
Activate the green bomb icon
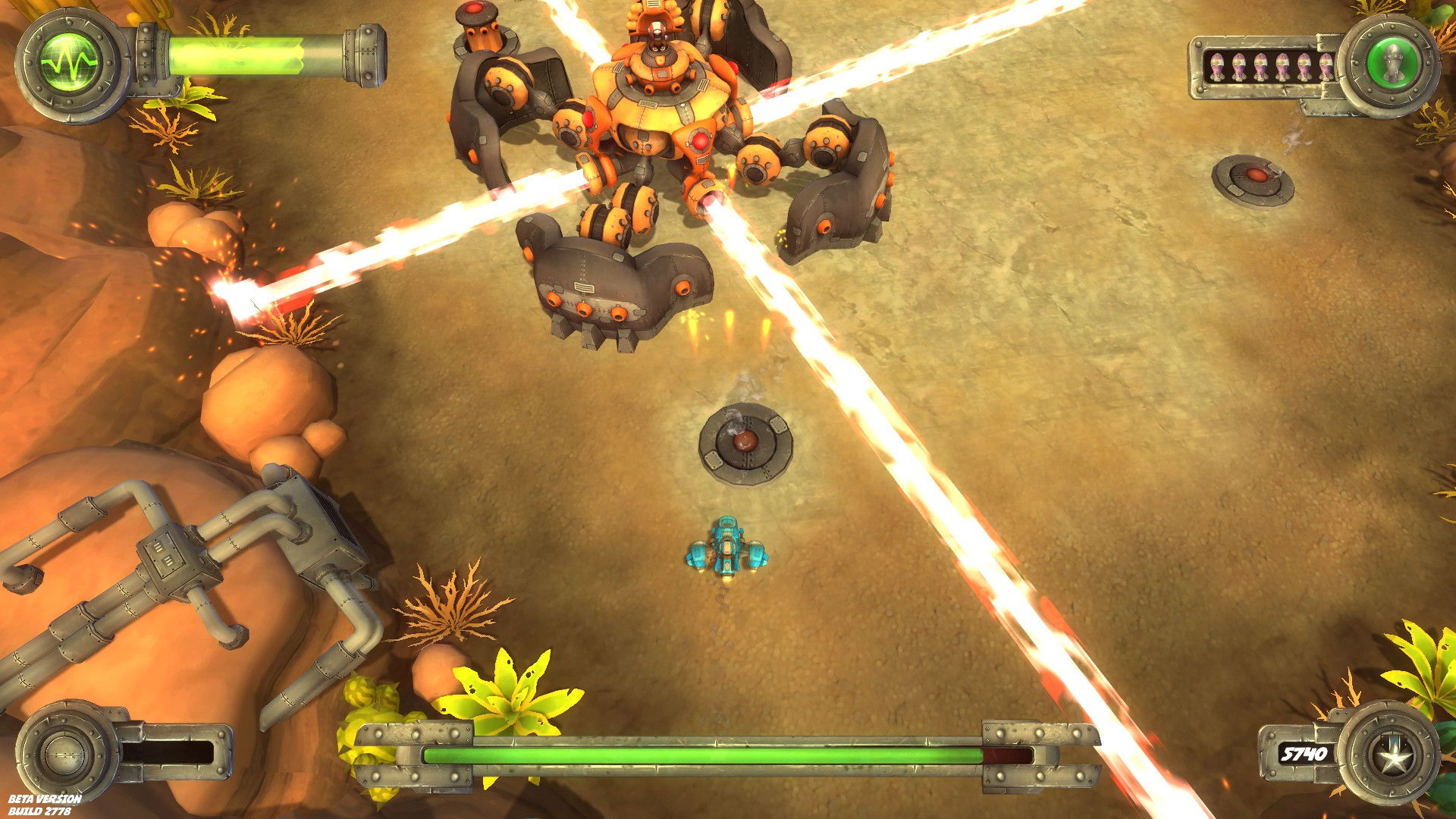(1392, 61)
